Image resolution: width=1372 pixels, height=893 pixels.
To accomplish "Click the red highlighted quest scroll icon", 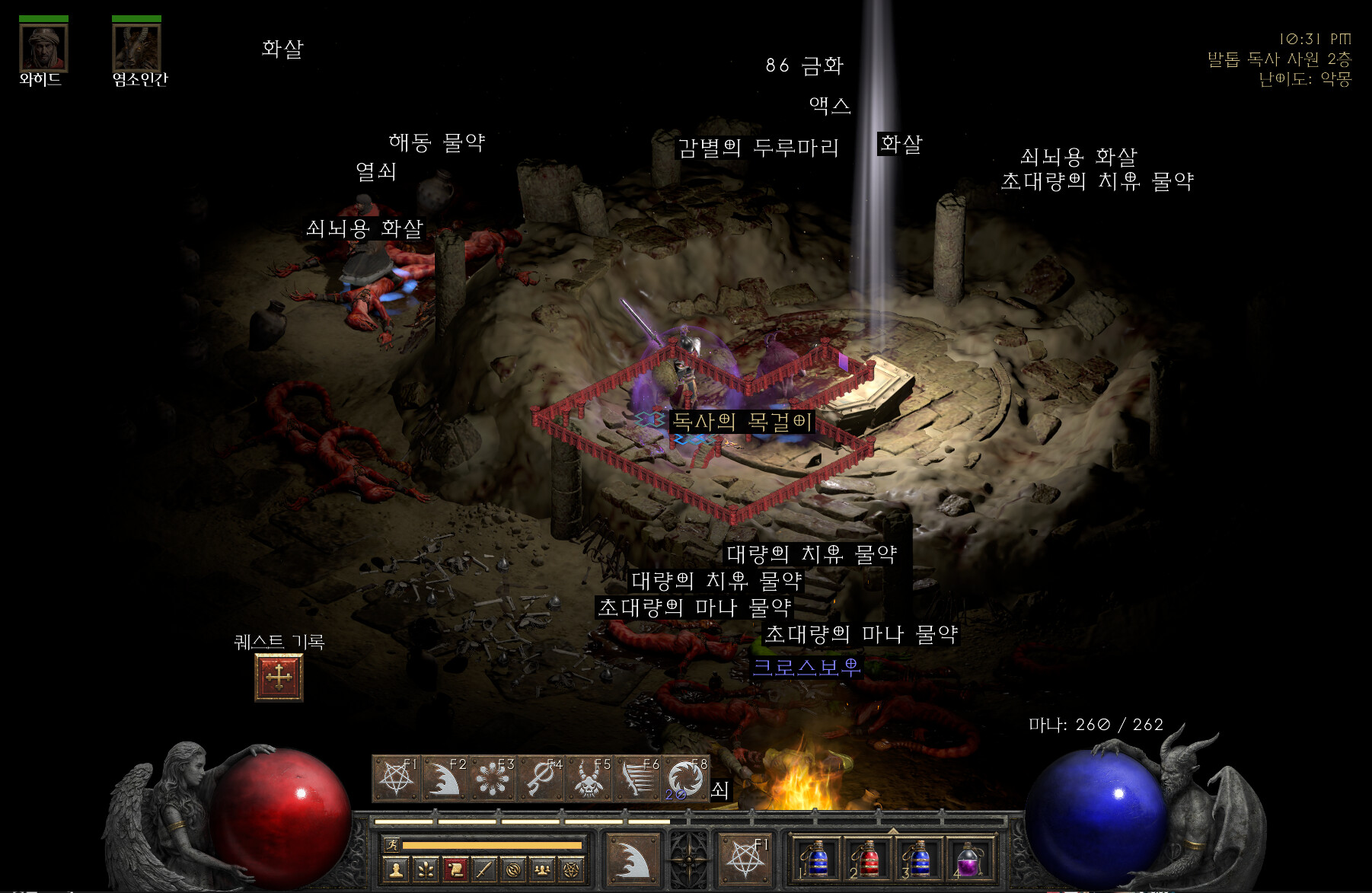I will coord(455,869).
